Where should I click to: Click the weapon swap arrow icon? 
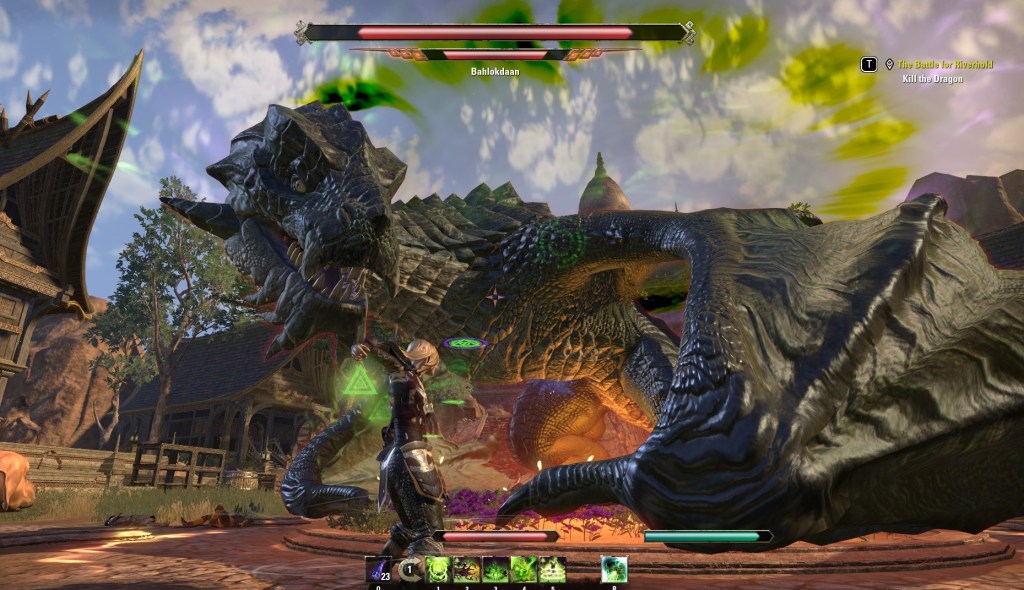coord(408,570)
